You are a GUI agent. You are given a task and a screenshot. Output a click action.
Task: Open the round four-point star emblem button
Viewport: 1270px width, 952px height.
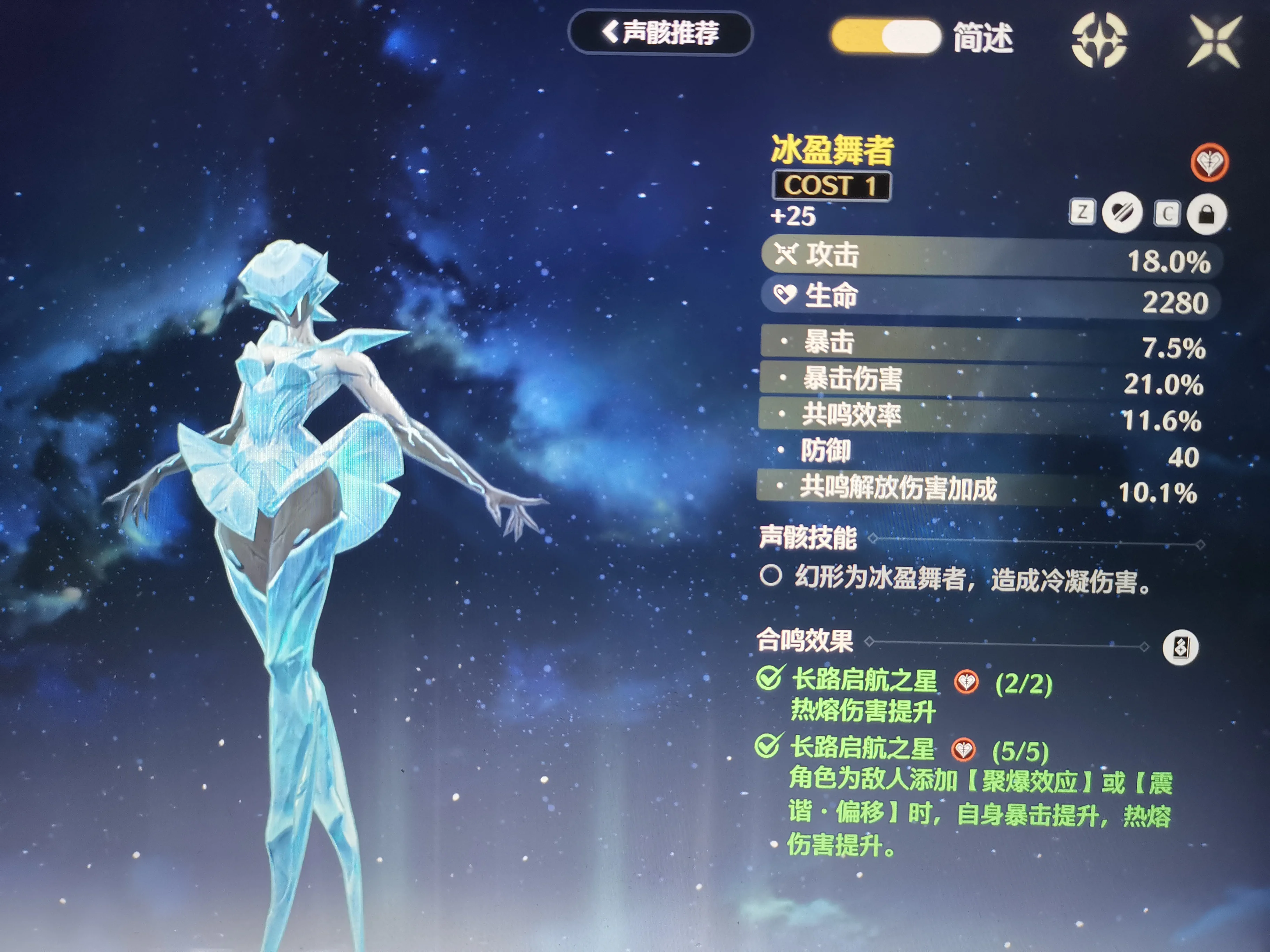[x=1099, y=40]
